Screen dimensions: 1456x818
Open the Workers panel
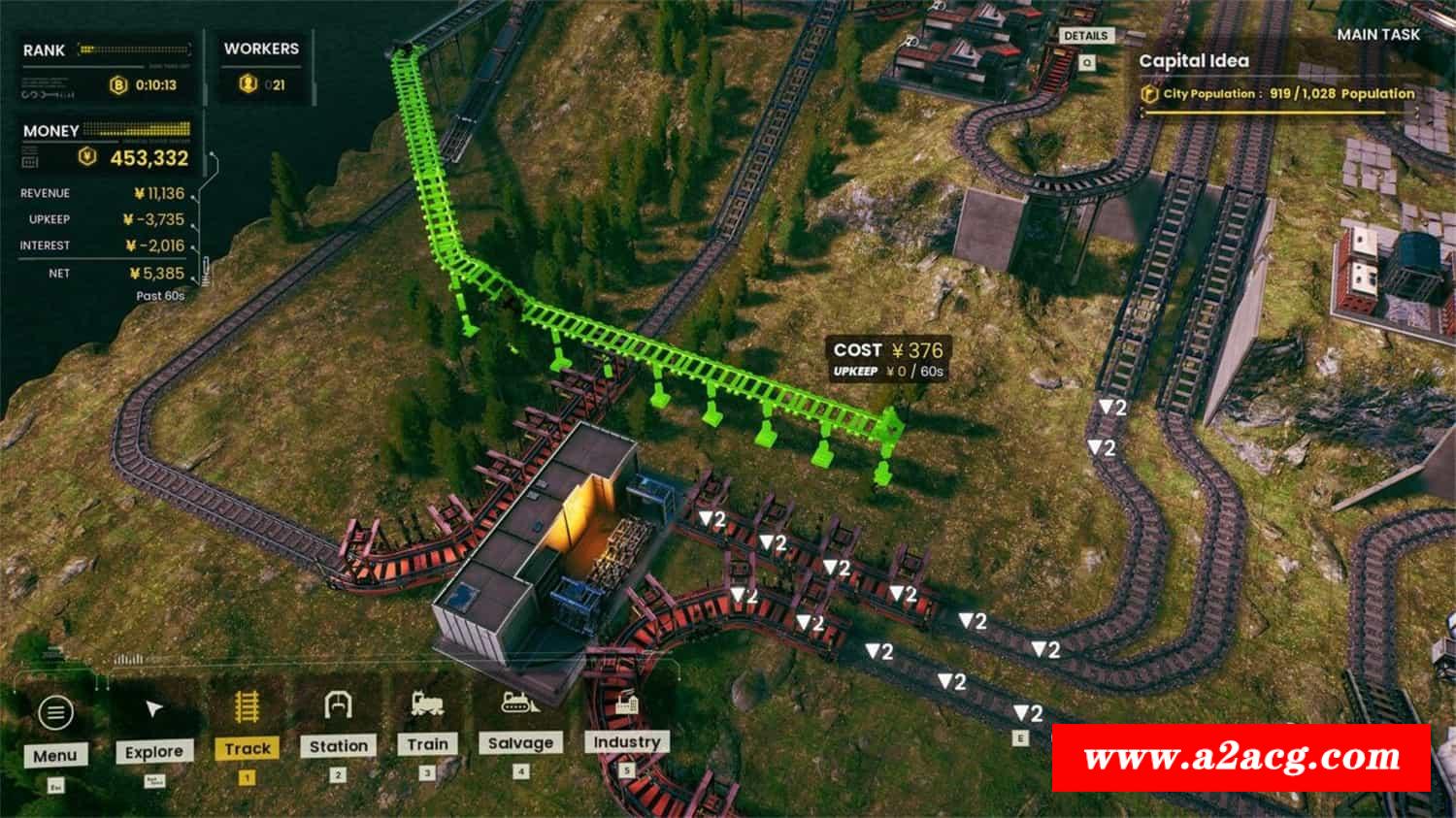tap(261, 68)
